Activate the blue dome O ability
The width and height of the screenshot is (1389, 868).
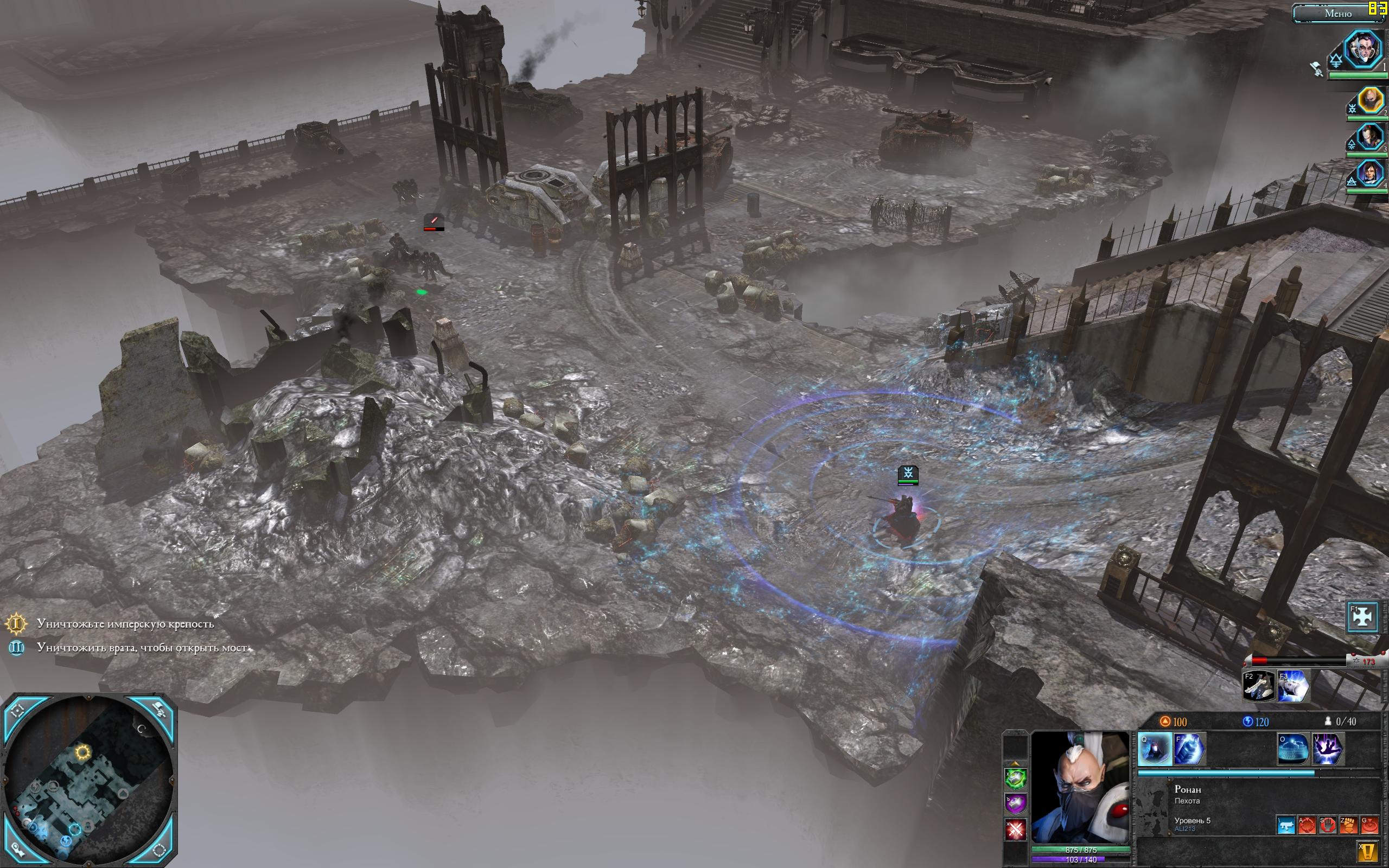point(1293,749)
